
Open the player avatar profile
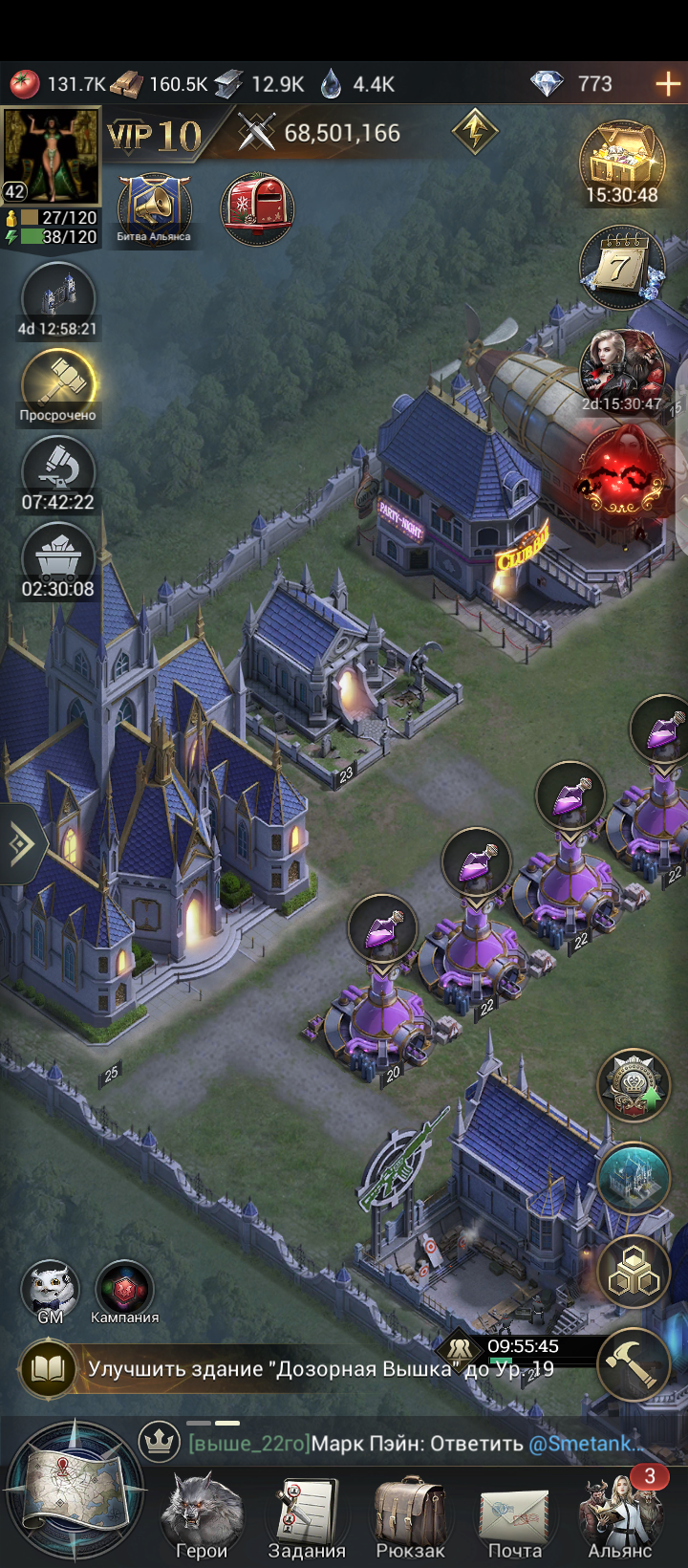(52, 155)
